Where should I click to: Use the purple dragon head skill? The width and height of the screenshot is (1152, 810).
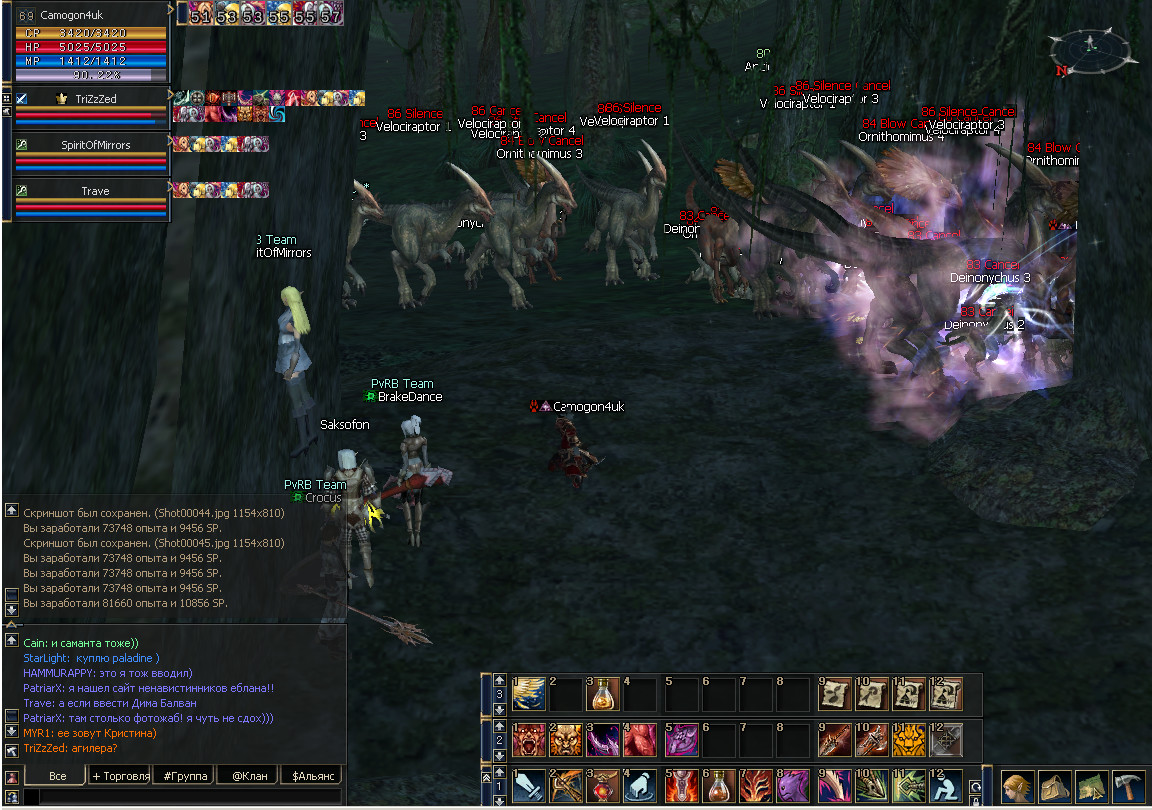point(795,786)
